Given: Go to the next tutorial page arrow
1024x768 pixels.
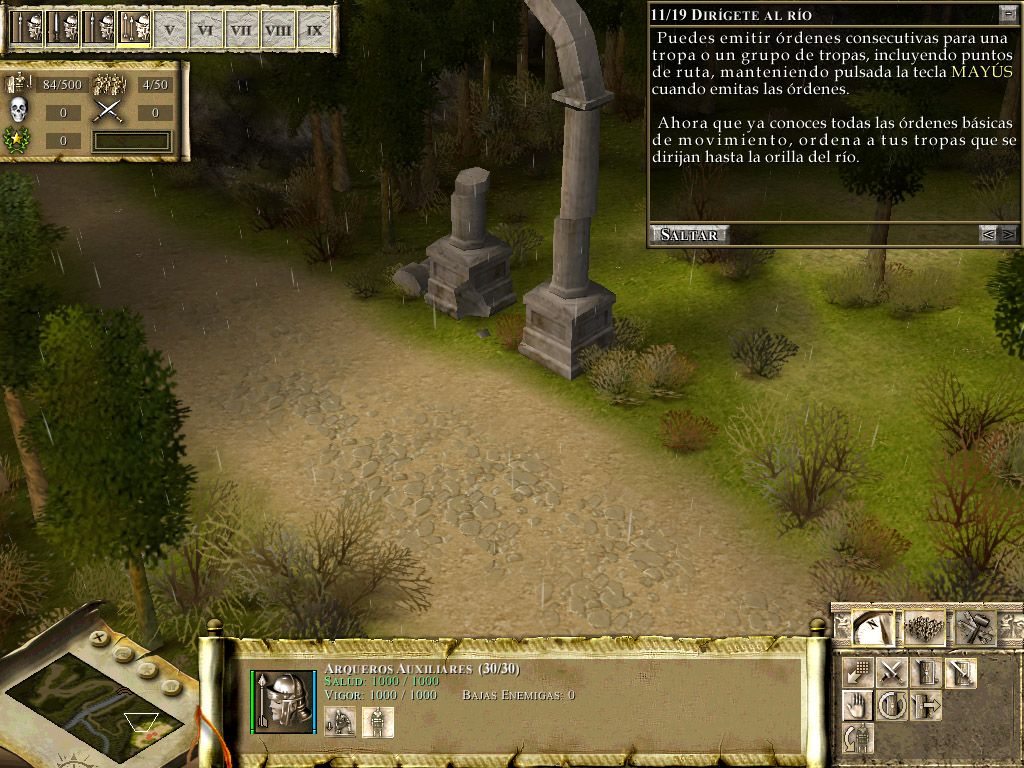Looking at the screenshot, I should point(1007,234).
